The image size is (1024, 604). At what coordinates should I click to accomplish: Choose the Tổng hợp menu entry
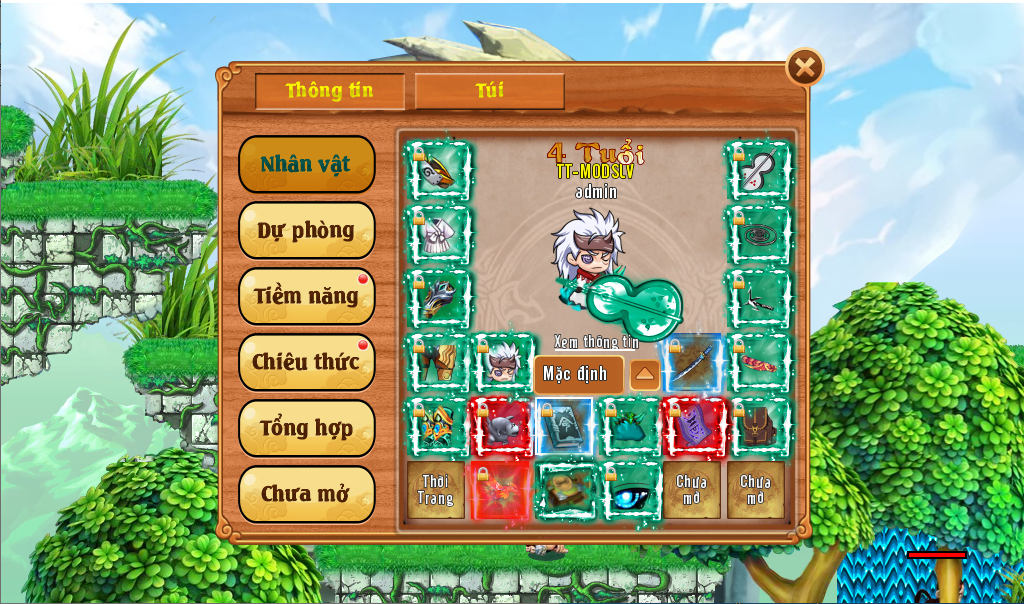click(306, 428)
